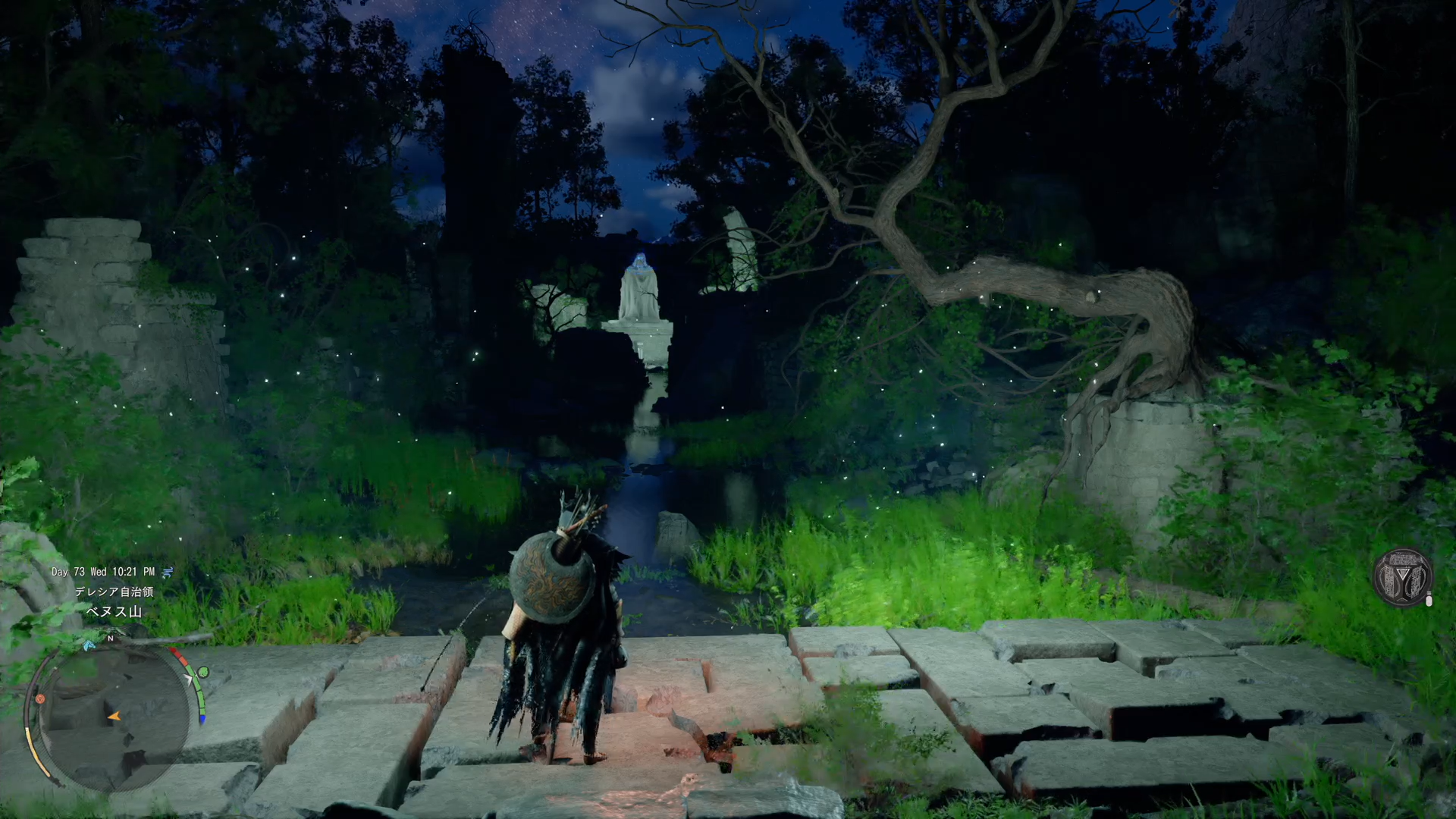Click the green circle marker beside minimap
The height and width of the screenshot is (819, 1456).
(x=202, y=673)
